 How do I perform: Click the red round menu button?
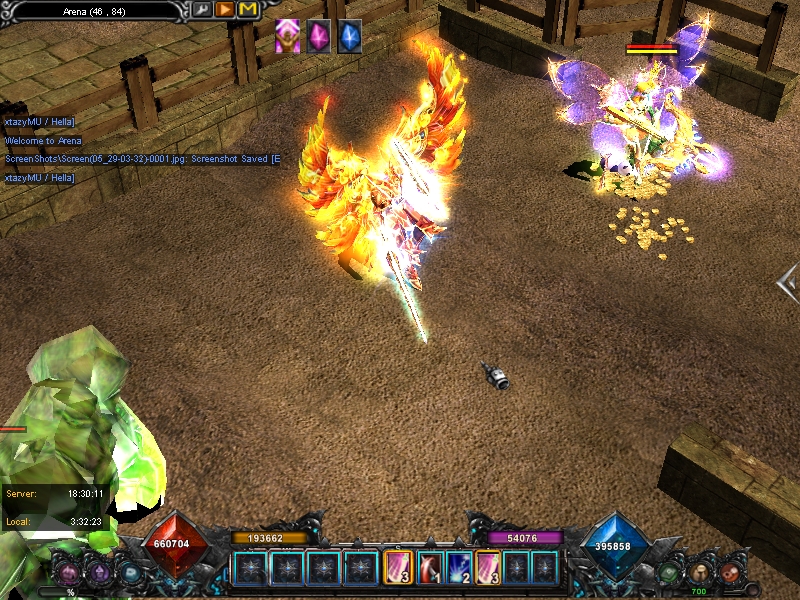731,572
